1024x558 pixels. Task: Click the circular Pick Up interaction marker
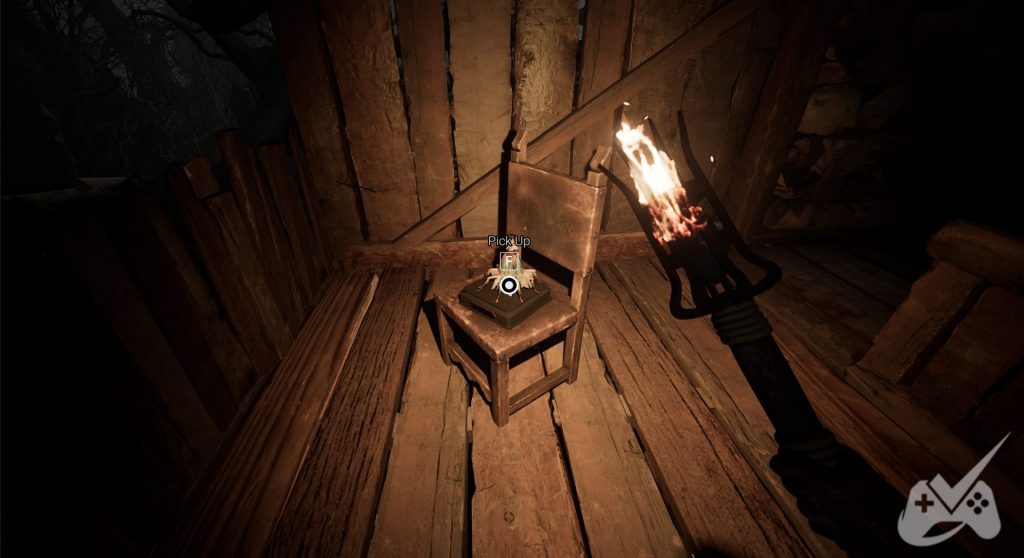[x=509, y=286]
